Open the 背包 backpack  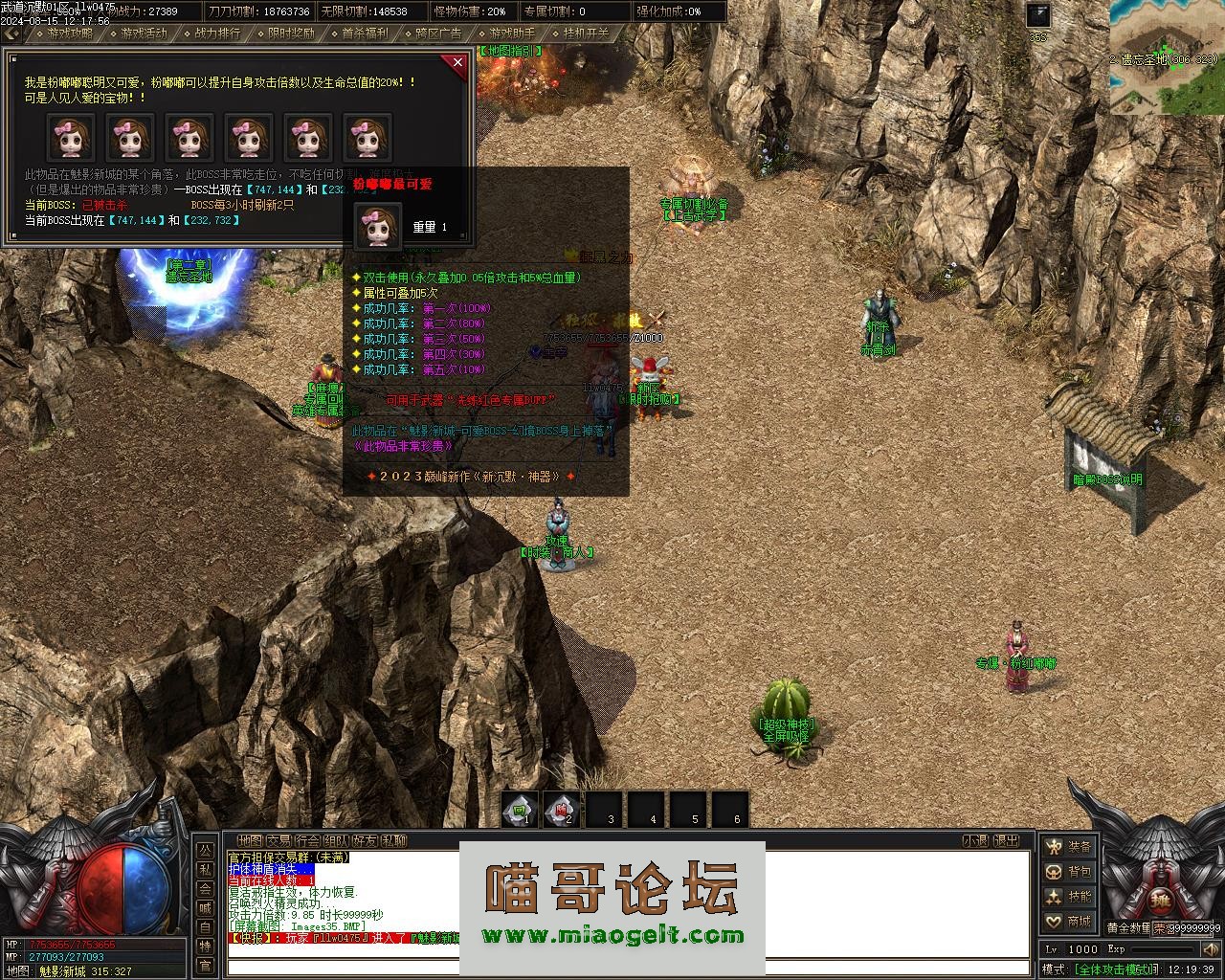point(1069,872)
